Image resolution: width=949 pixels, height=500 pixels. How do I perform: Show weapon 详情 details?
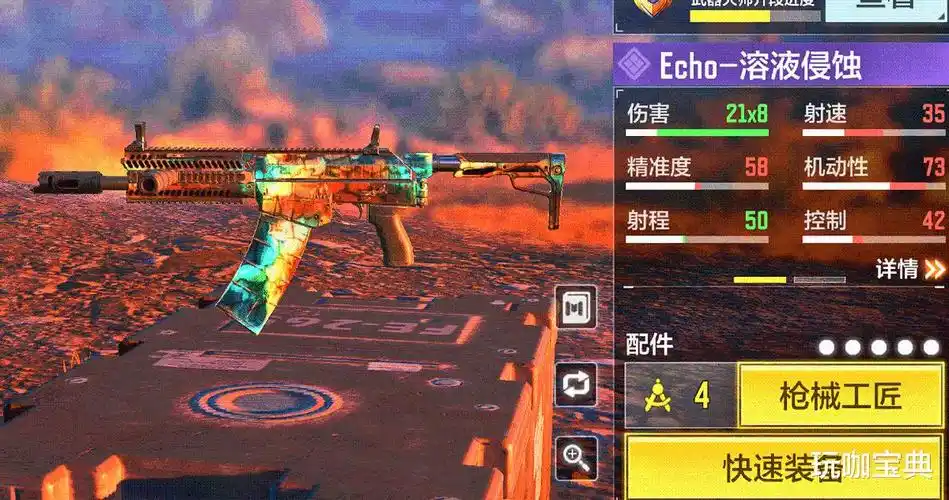pyautogui.click(x=910, y=269)
